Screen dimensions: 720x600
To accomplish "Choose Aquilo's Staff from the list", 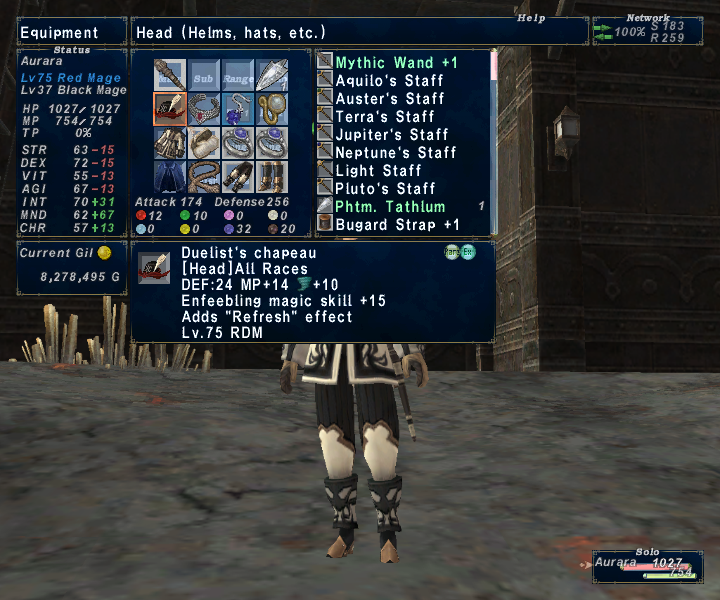I will tap(389, 81).
